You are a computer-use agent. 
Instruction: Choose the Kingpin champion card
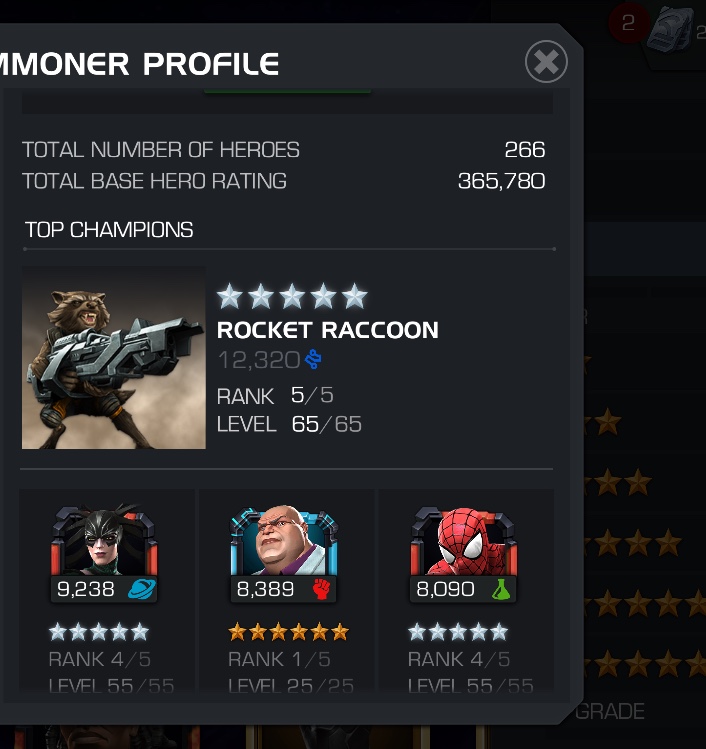(x=285, y=590)
